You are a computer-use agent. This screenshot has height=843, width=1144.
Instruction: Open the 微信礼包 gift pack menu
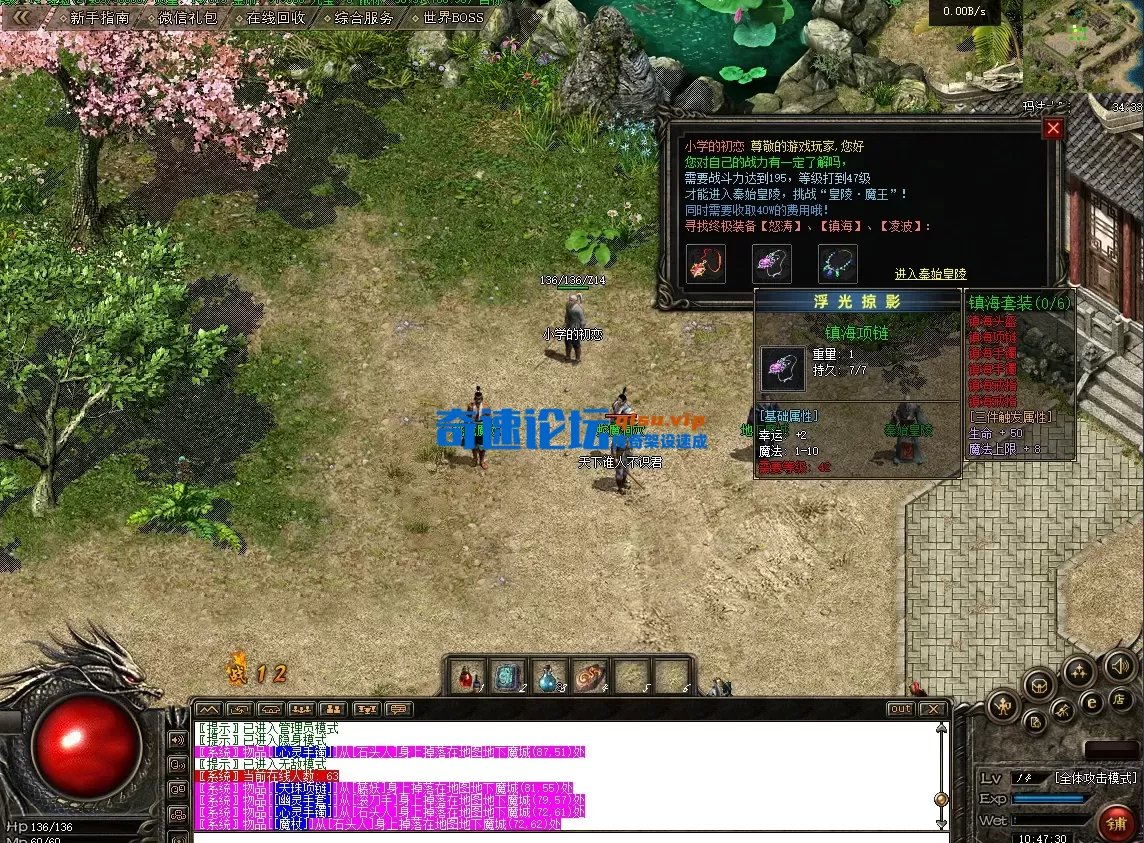click(187, 18)
